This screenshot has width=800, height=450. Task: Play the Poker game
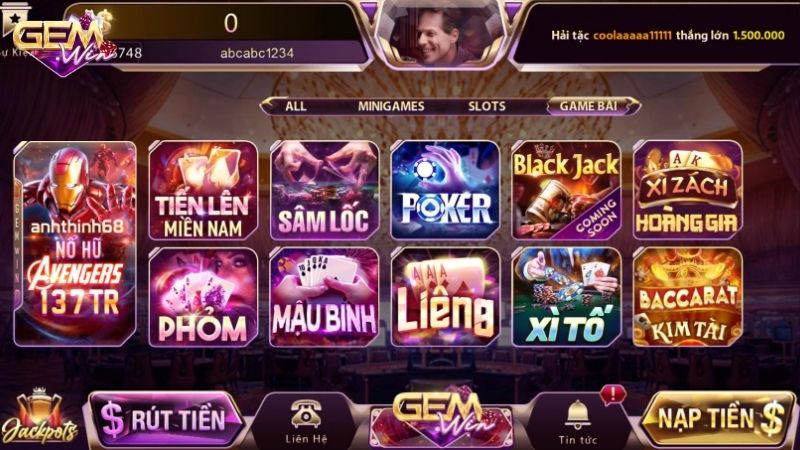[445, 189]
